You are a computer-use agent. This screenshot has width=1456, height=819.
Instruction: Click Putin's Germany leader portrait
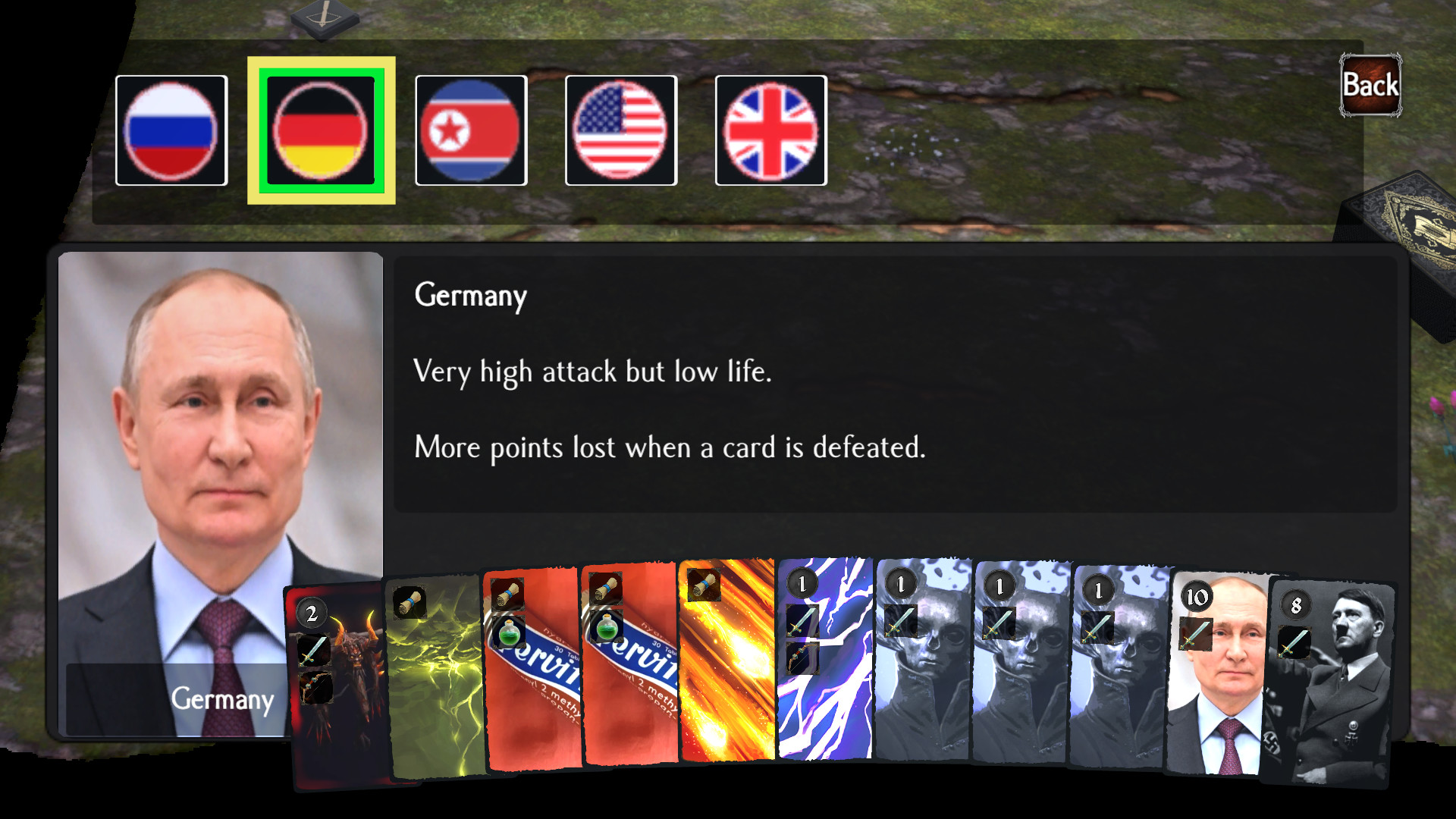[220, 470]
